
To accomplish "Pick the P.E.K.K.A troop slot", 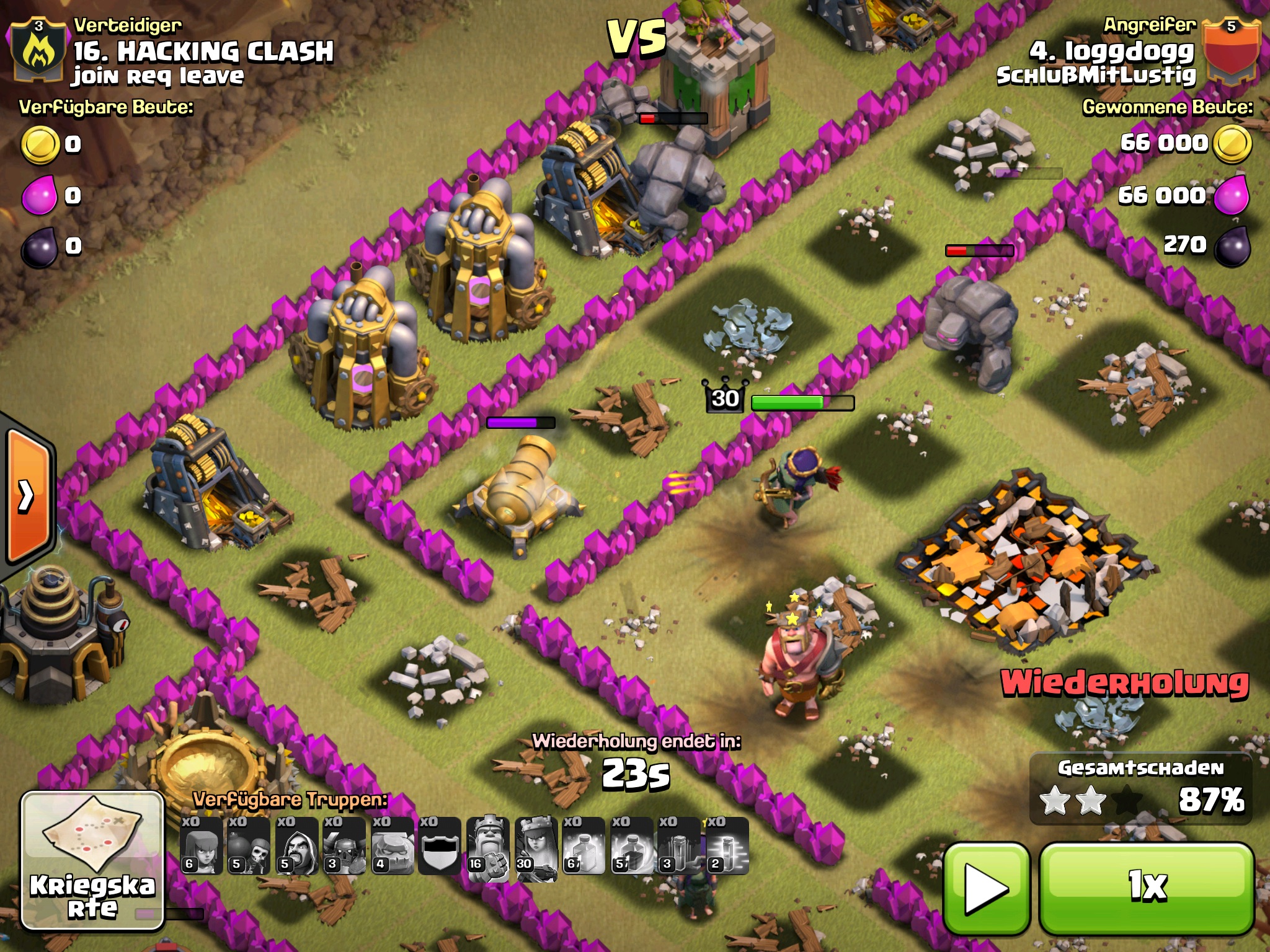I will point(344,845).
